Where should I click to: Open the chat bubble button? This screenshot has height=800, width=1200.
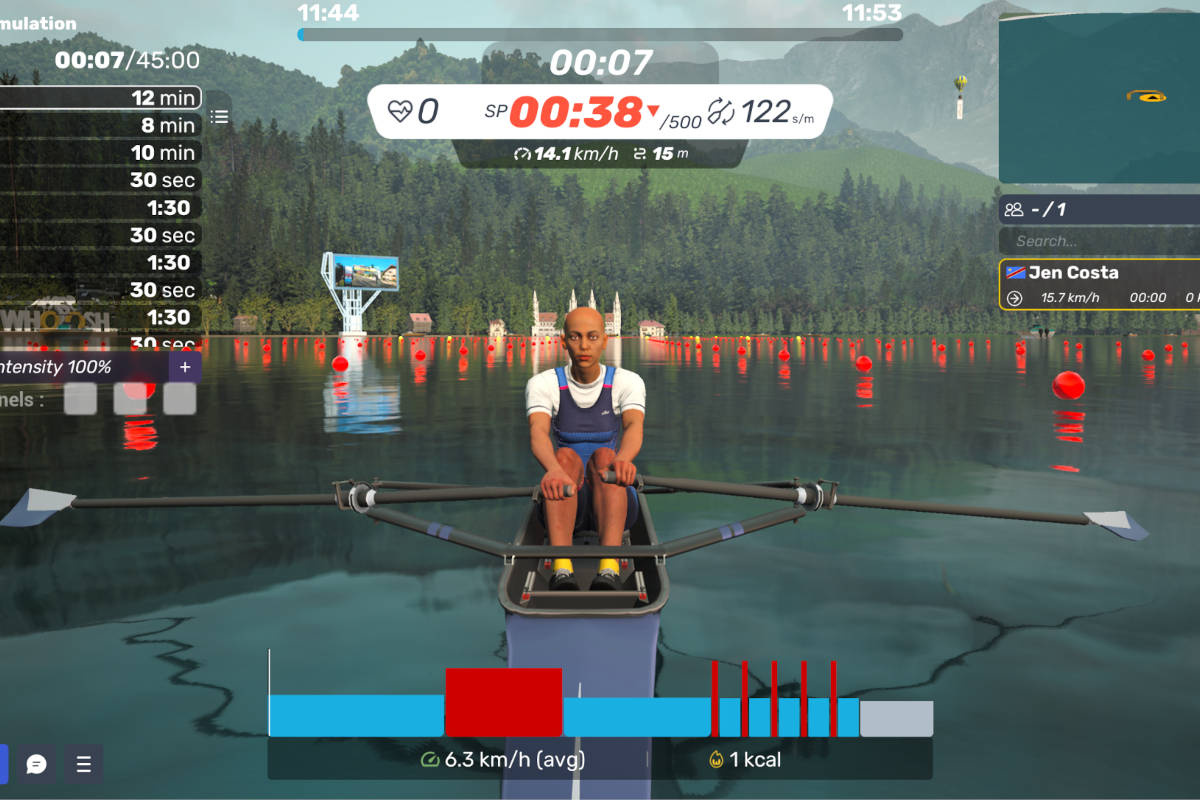pyautogui.click(x=37, y=764)
